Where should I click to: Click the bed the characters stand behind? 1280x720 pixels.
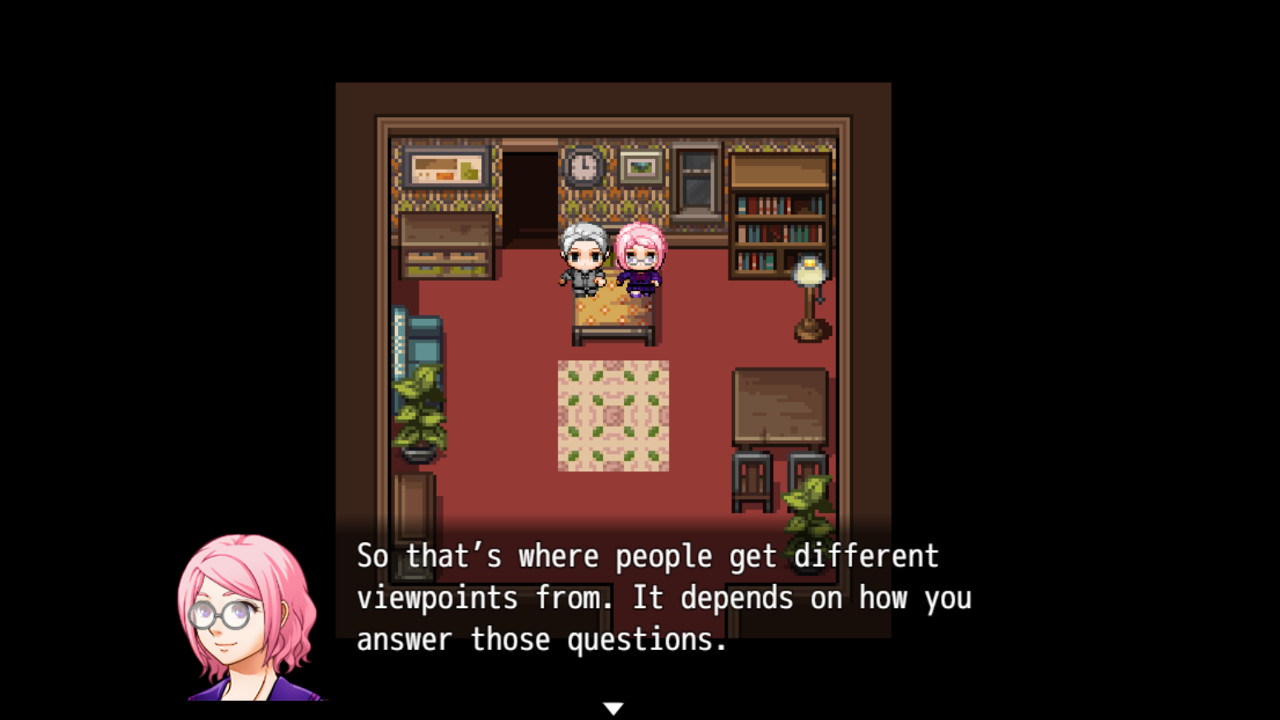click(612, 310)
